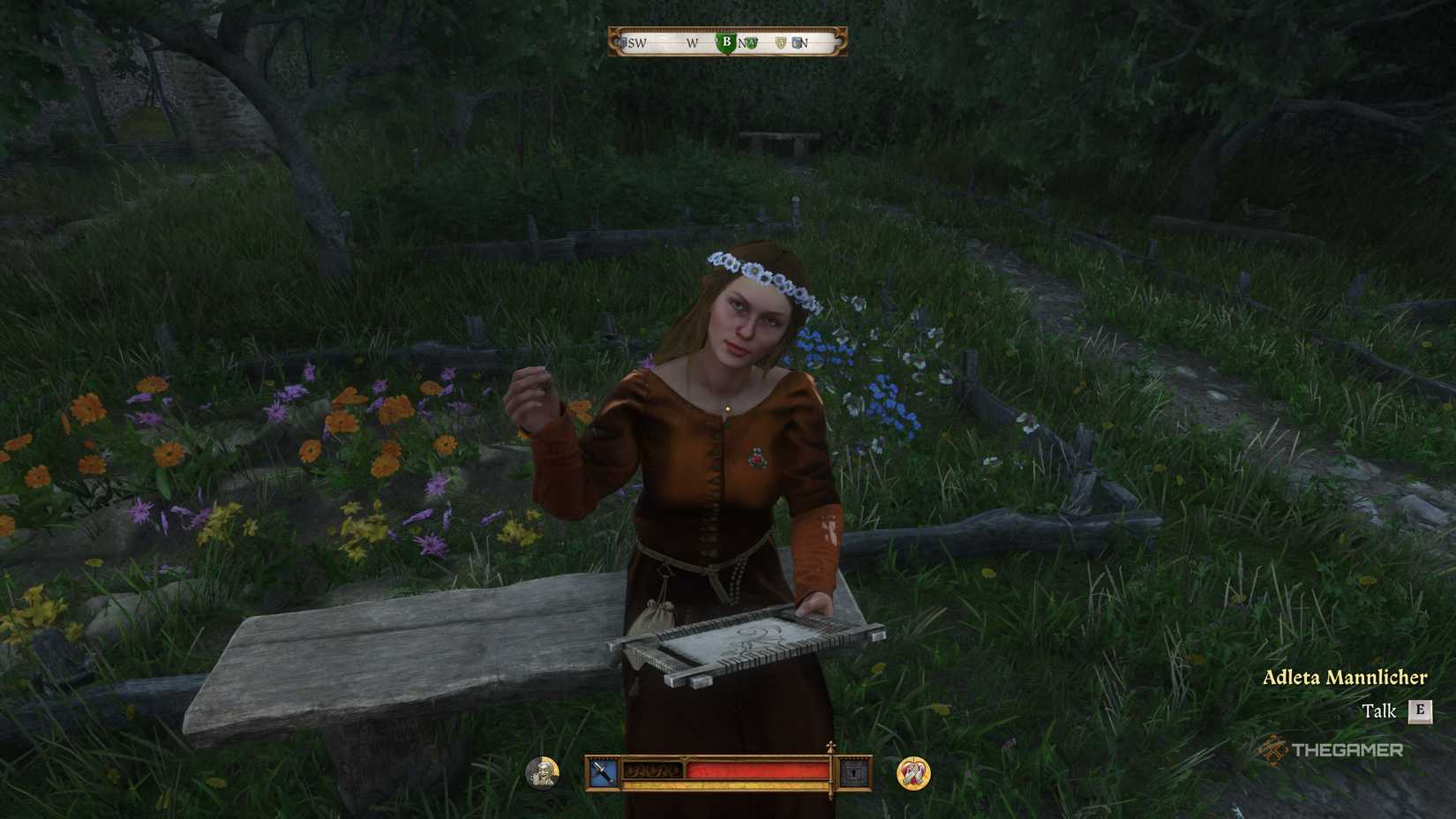The image size is (1456, 819).
Task: Click the W direction label on the compass
Action: (x=692, y=42)
